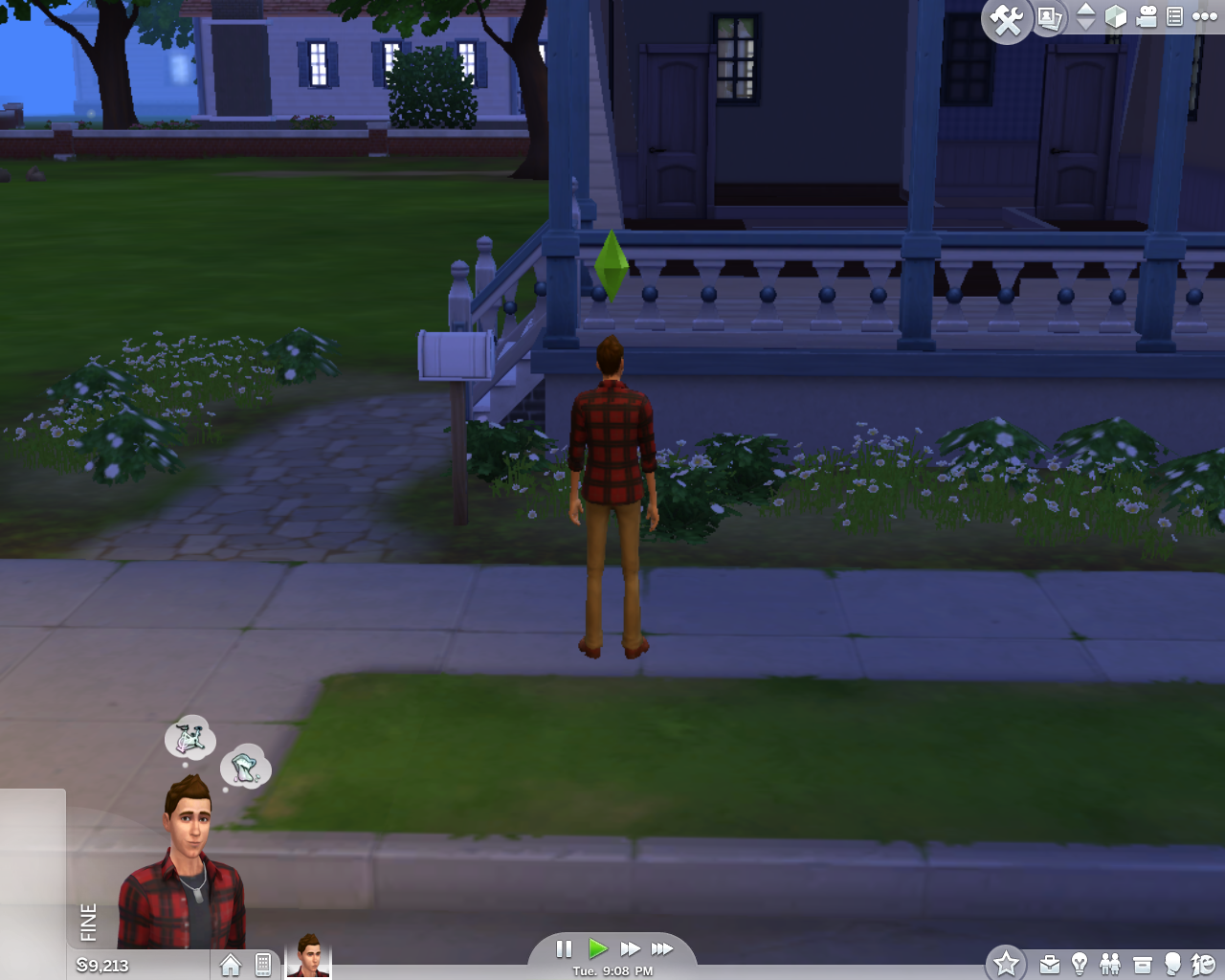Image resolution: width=1225 pixels, height=980 pixels.
Task: Open the Relationships panel with two figures
Action: click(x=1110, y=964)
